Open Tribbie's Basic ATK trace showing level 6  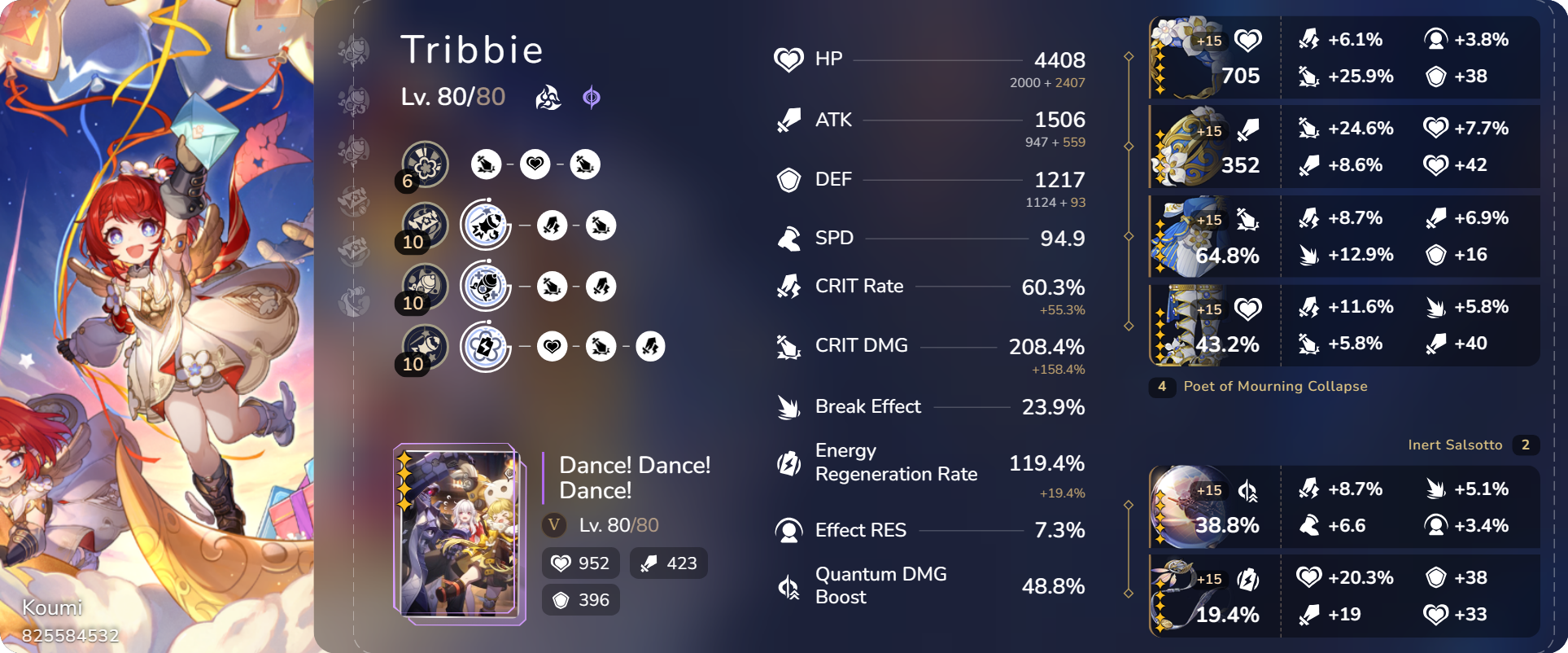[424, 164]
